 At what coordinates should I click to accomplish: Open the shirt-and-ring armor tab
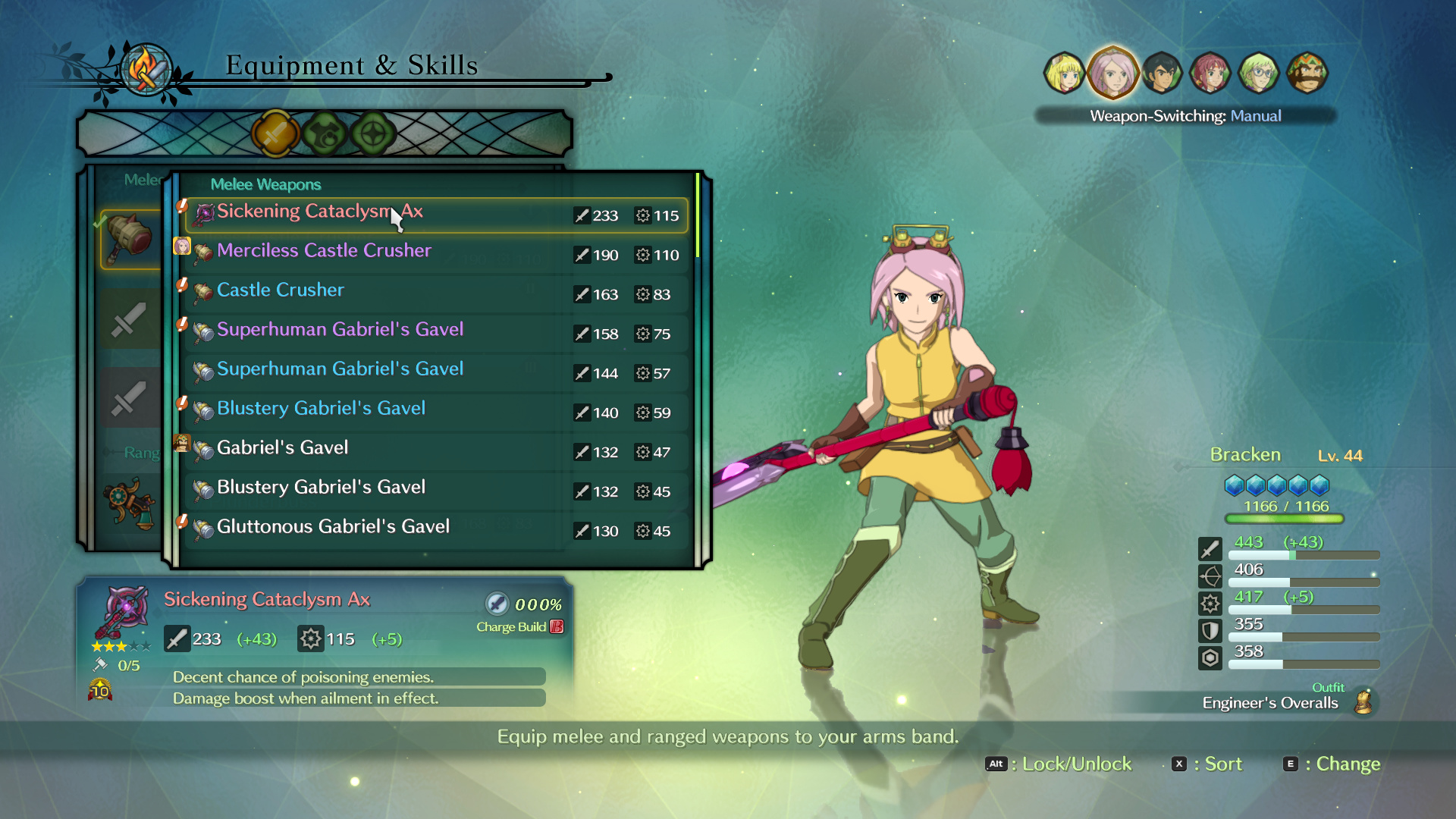click(325, 134)
